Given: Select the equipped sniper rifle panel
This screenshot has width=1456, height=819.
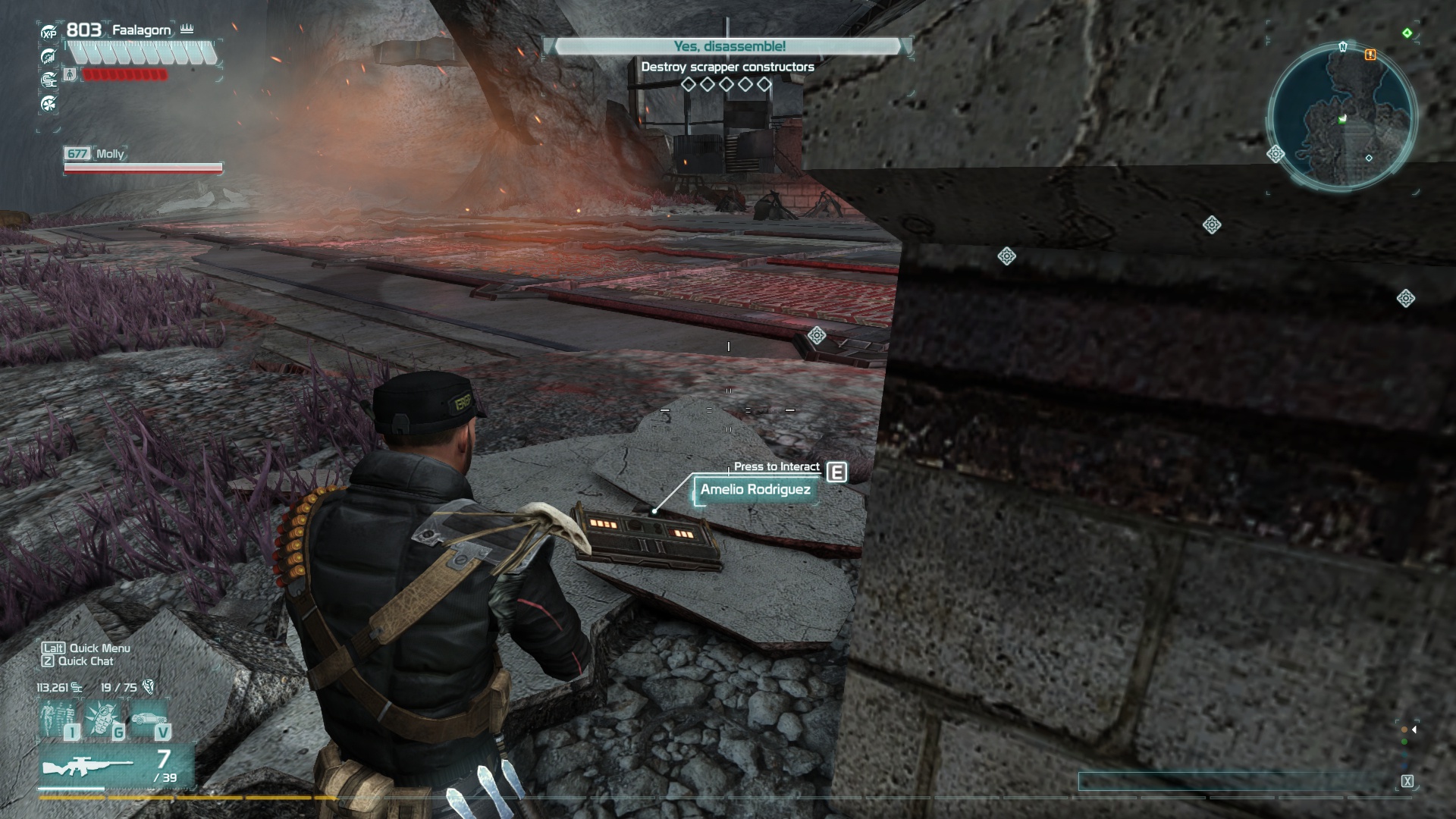Looking at the screenshot, I should (x=117, y=766).
